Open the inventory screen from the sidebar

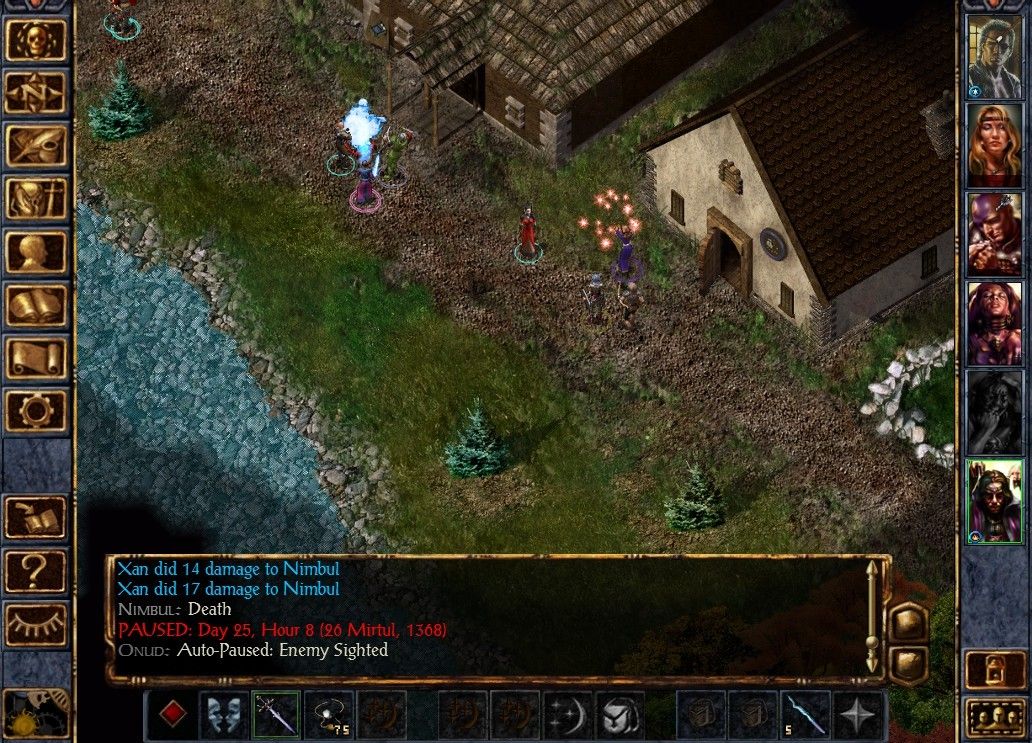(36, 199)
